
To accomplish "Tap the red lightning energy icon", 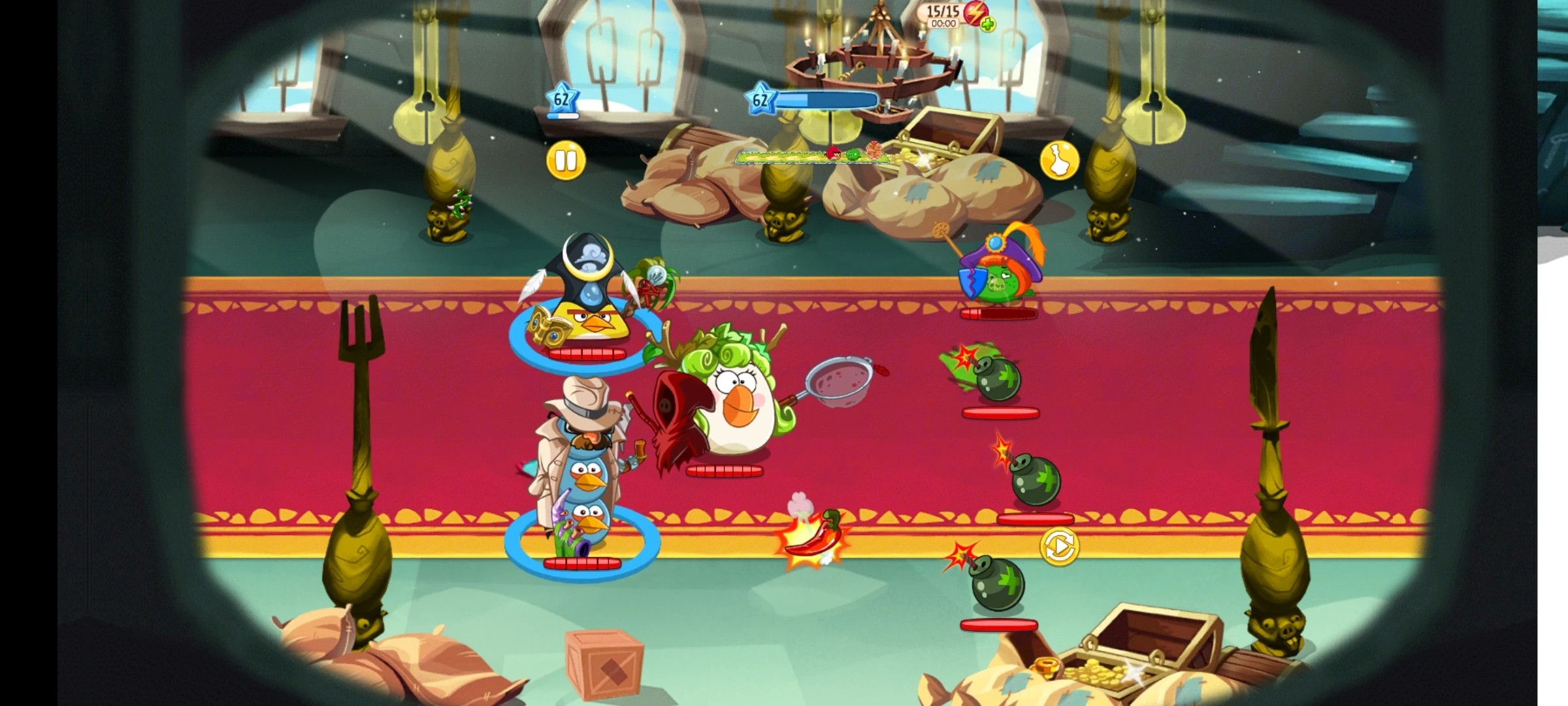I will click(976, 13).
